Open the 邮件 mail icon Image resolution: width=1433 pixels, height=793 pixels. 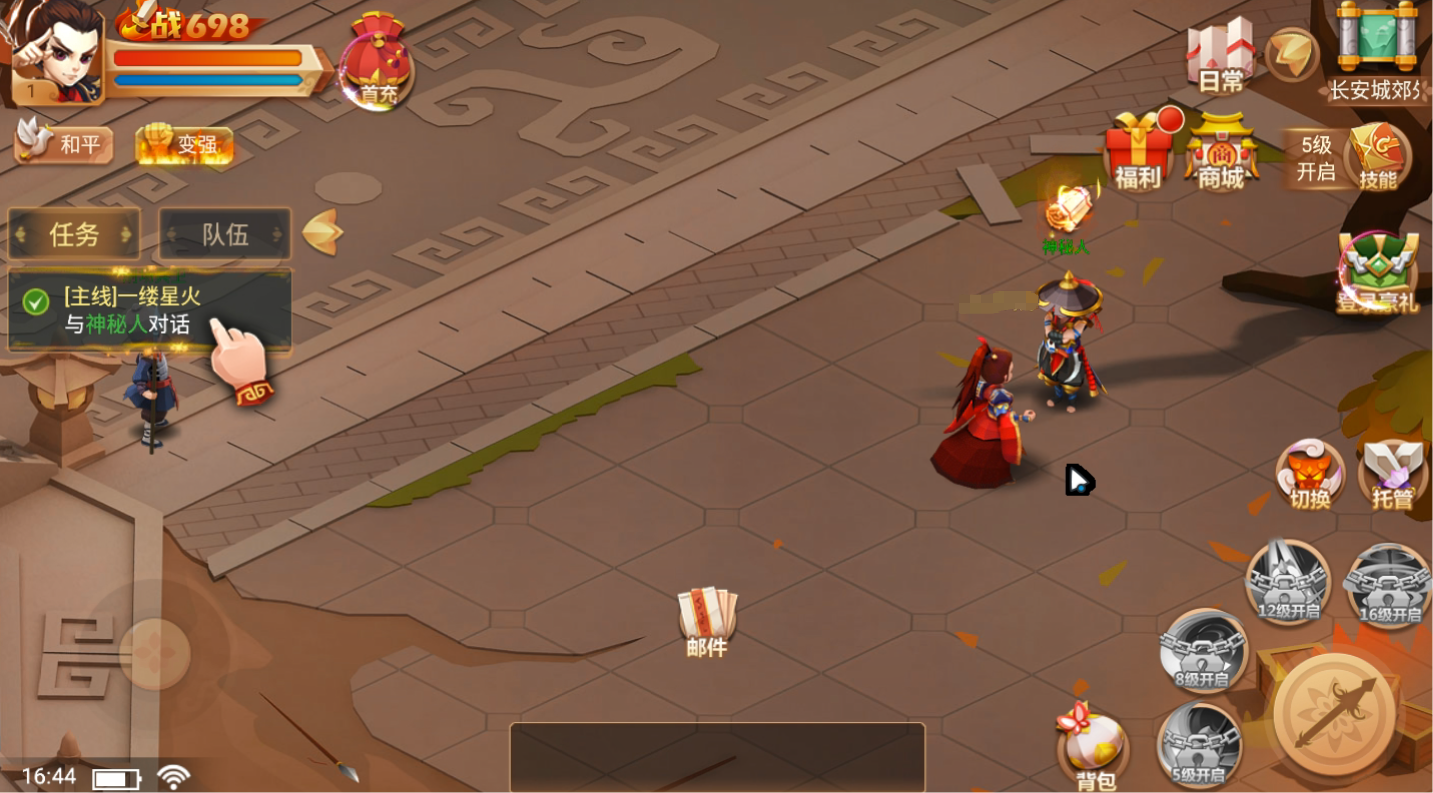(x=707, y=617)
